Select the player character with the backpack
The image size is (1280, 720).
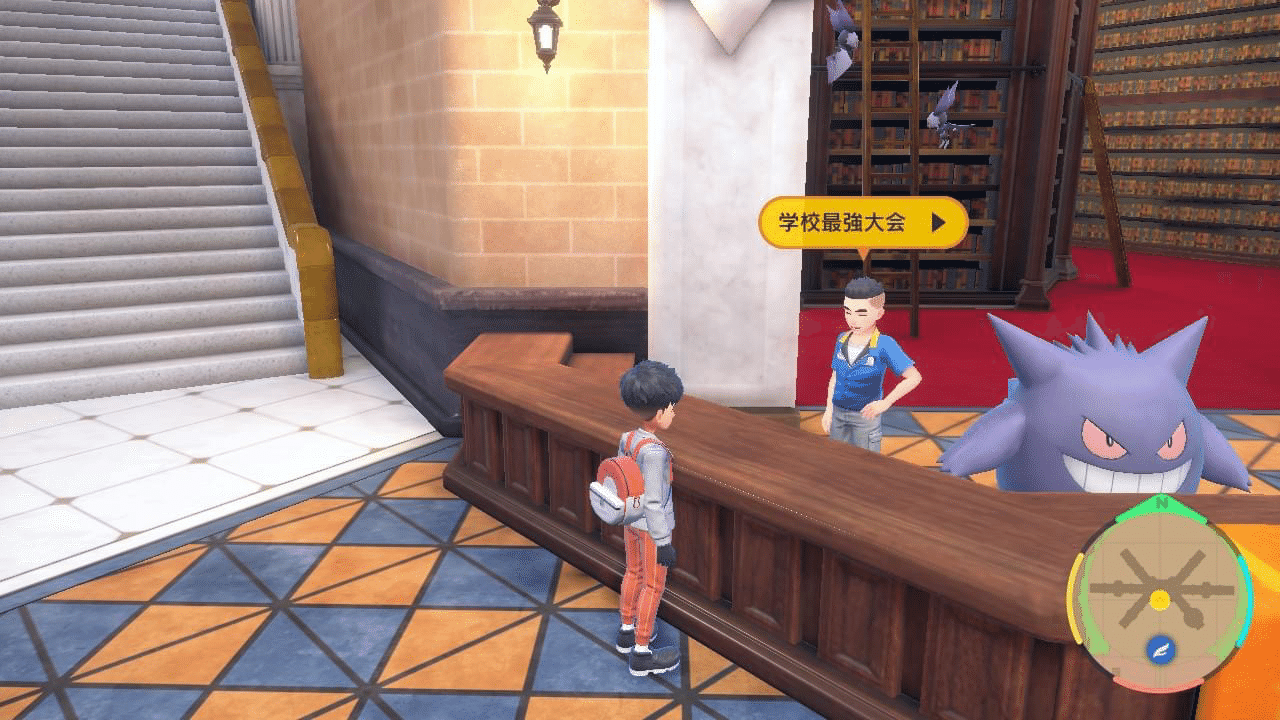[640, 500]
